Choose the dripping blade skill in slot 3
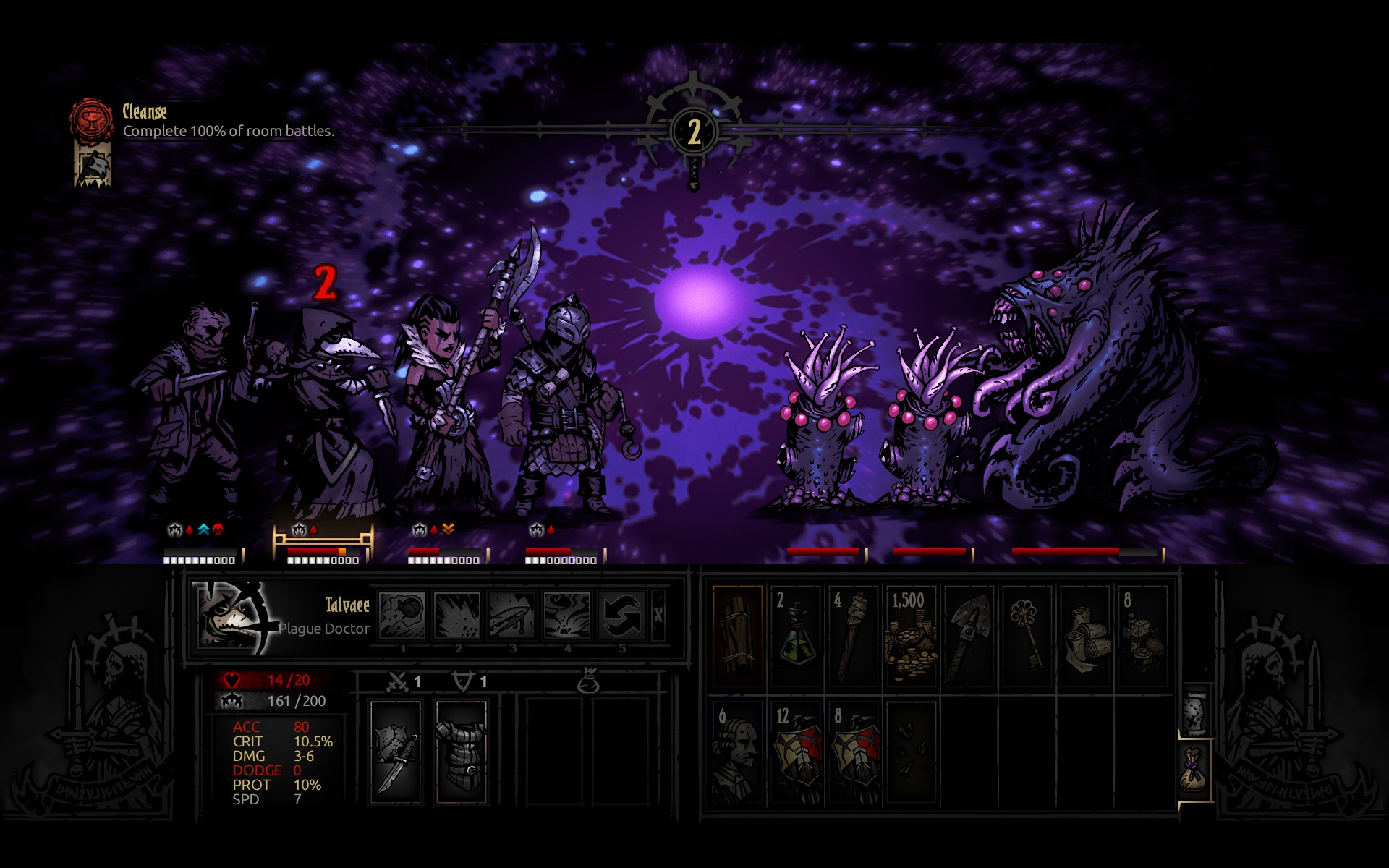1389x868 pixels. (512, 615)
